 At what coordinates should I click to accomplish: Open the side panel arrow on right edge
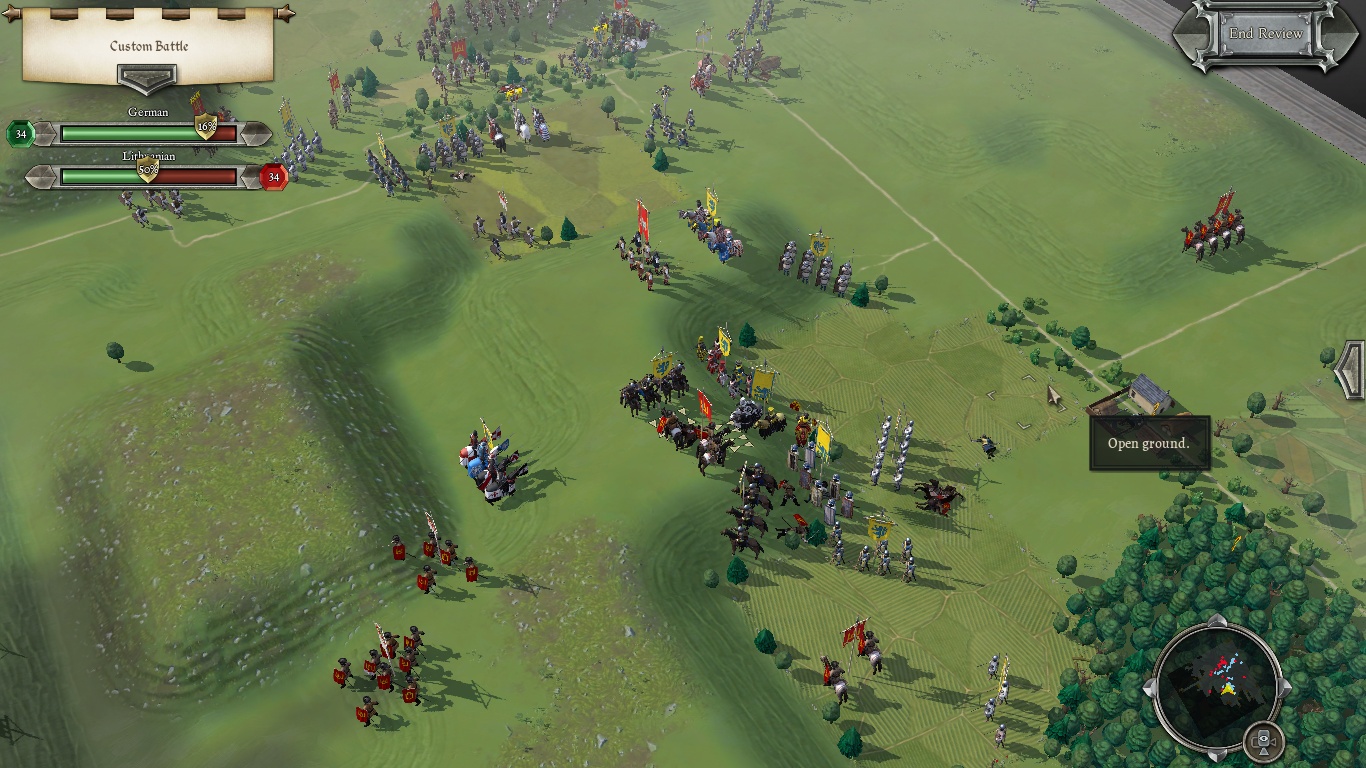1351,370
